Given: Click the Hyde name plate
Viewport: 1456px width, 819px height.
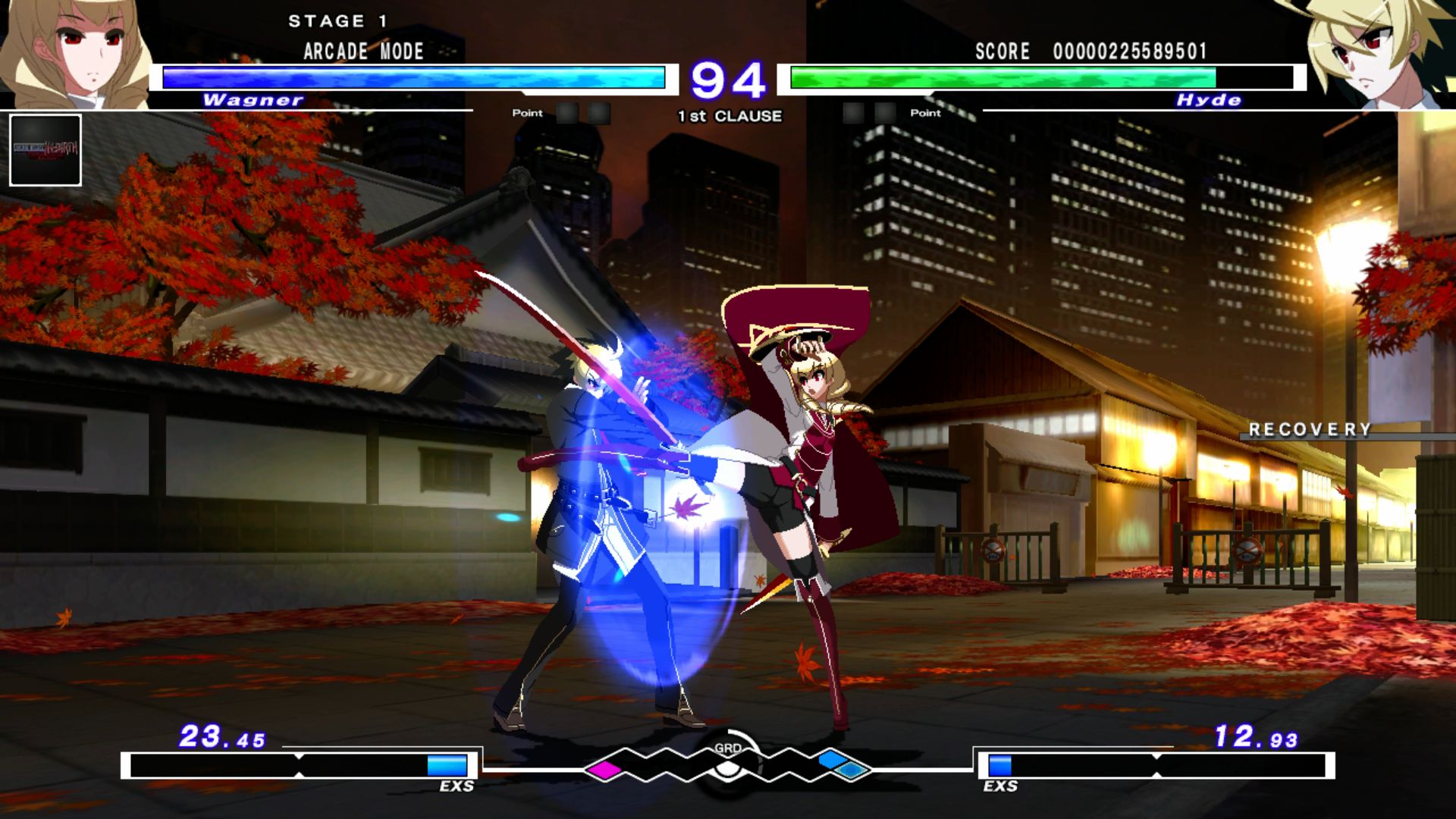Looking at the screenshot, I should point(1207,99).
